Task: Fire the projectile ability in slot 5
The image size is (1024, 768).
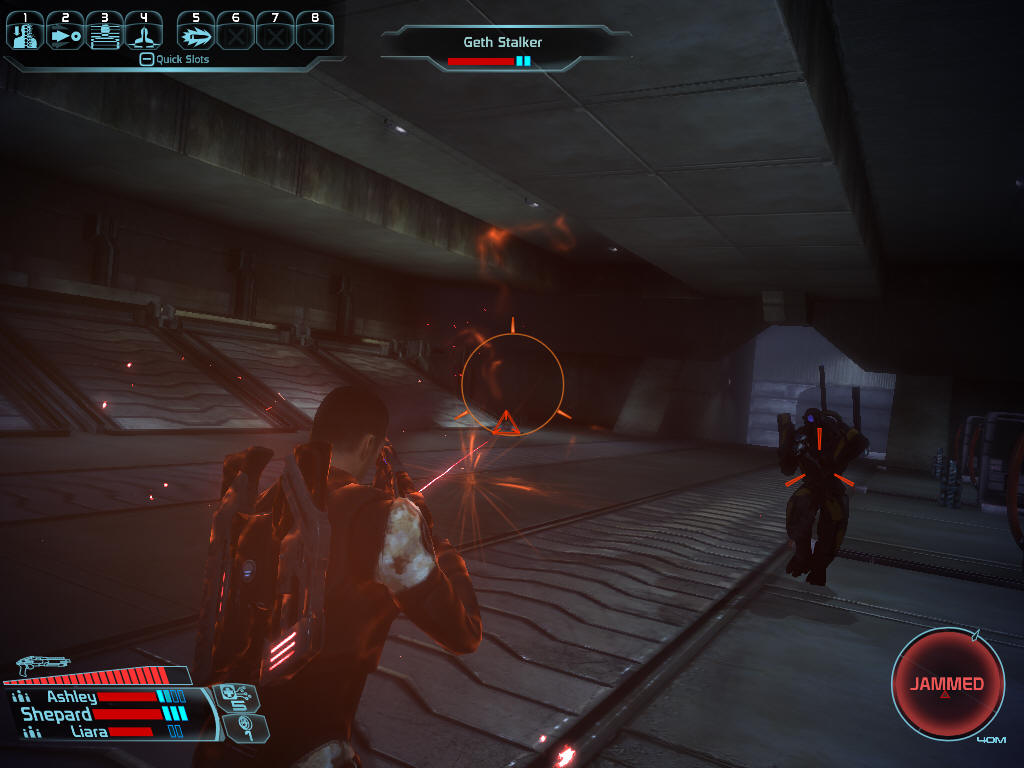Action: [196, 32]
